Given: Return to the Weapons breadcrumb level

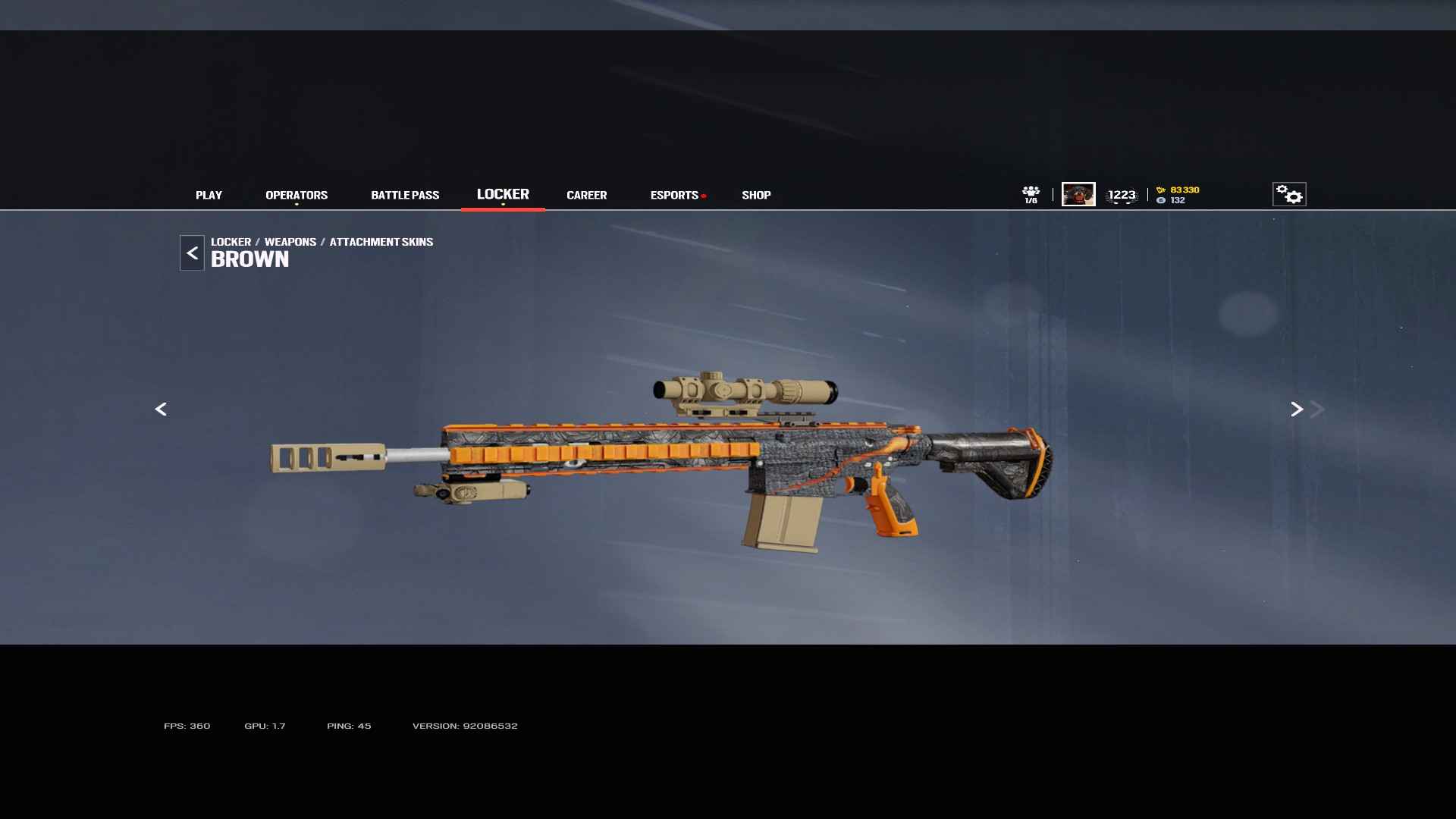Looking at the screenshot, I should pos(290,242).
